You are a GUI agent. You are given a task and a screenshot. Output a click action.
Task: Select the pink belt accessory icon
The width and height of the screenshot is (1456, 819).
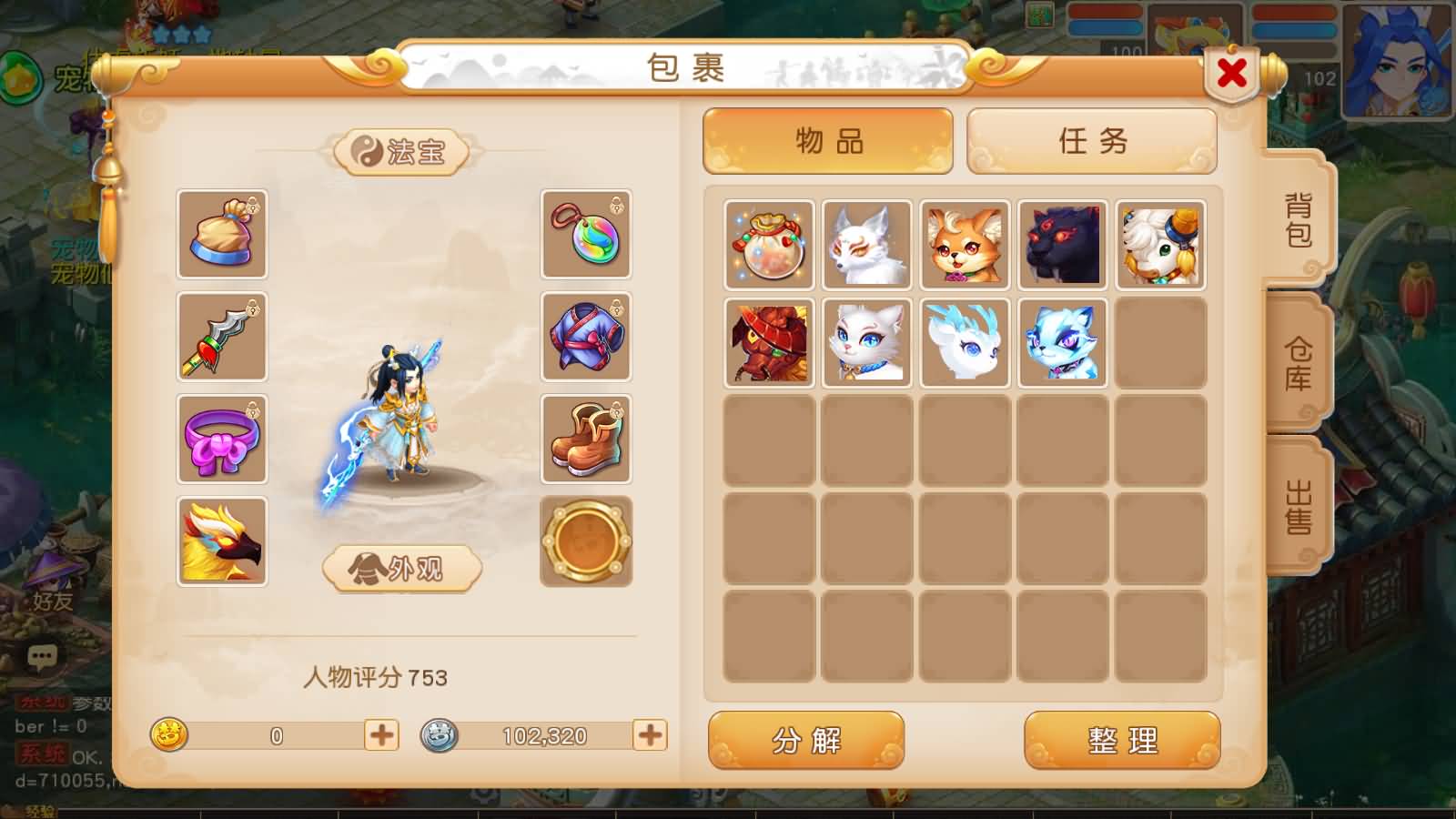(x=222, y=440)
